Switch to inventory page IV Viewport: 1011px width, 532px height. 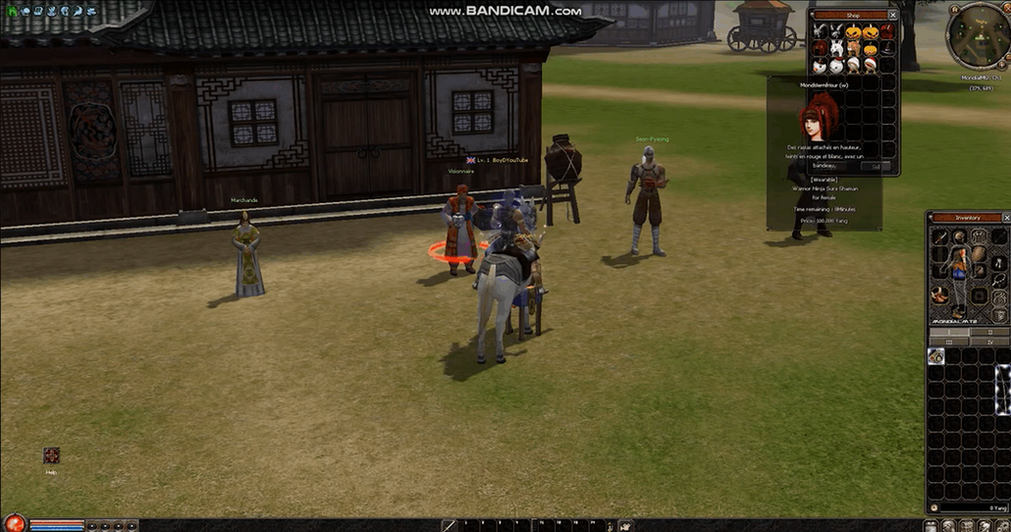click(990, 341)
